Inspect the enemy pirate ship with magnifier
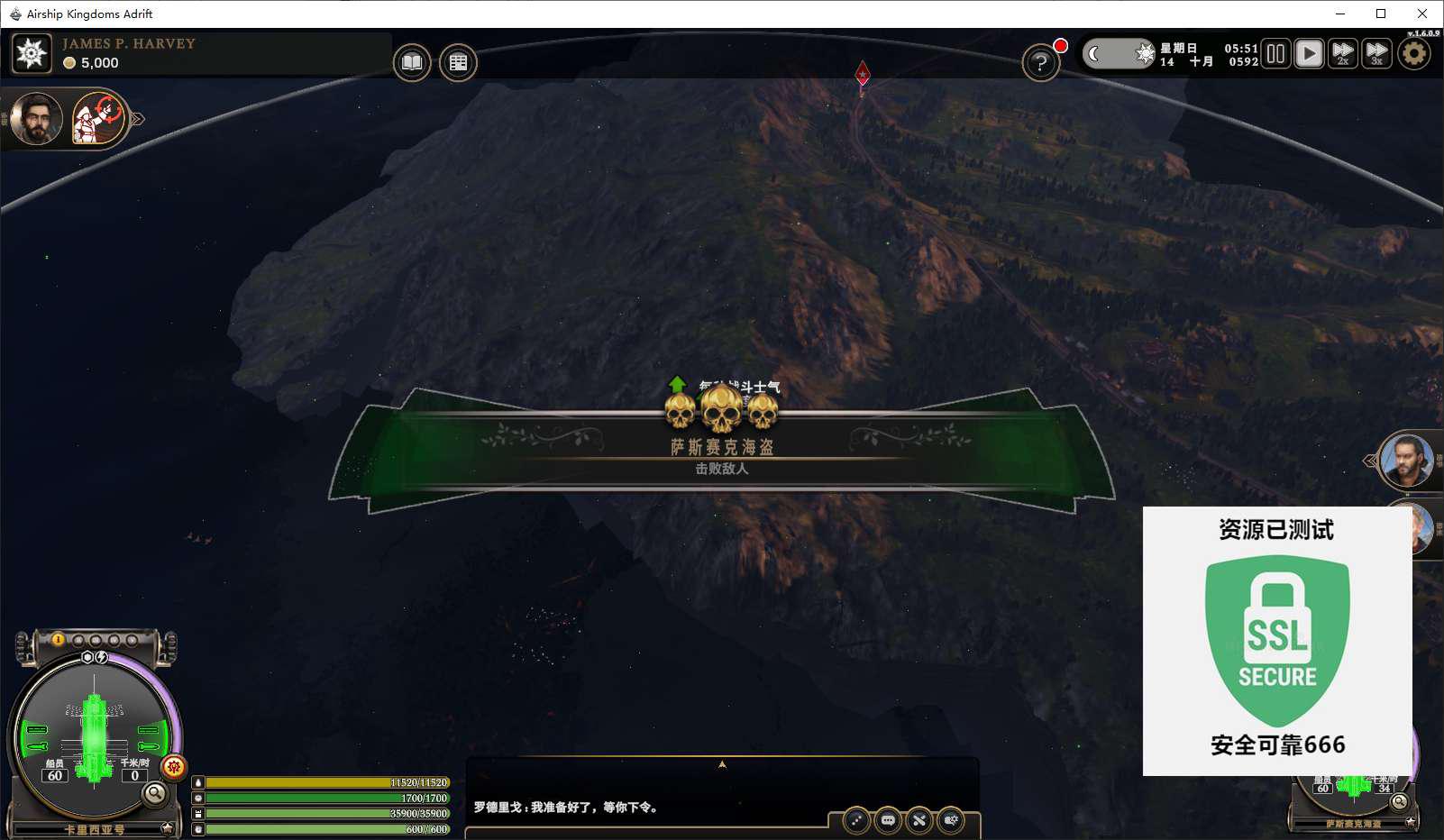This screenshot has height=840, width=1444. click(x=1399, y=801)
